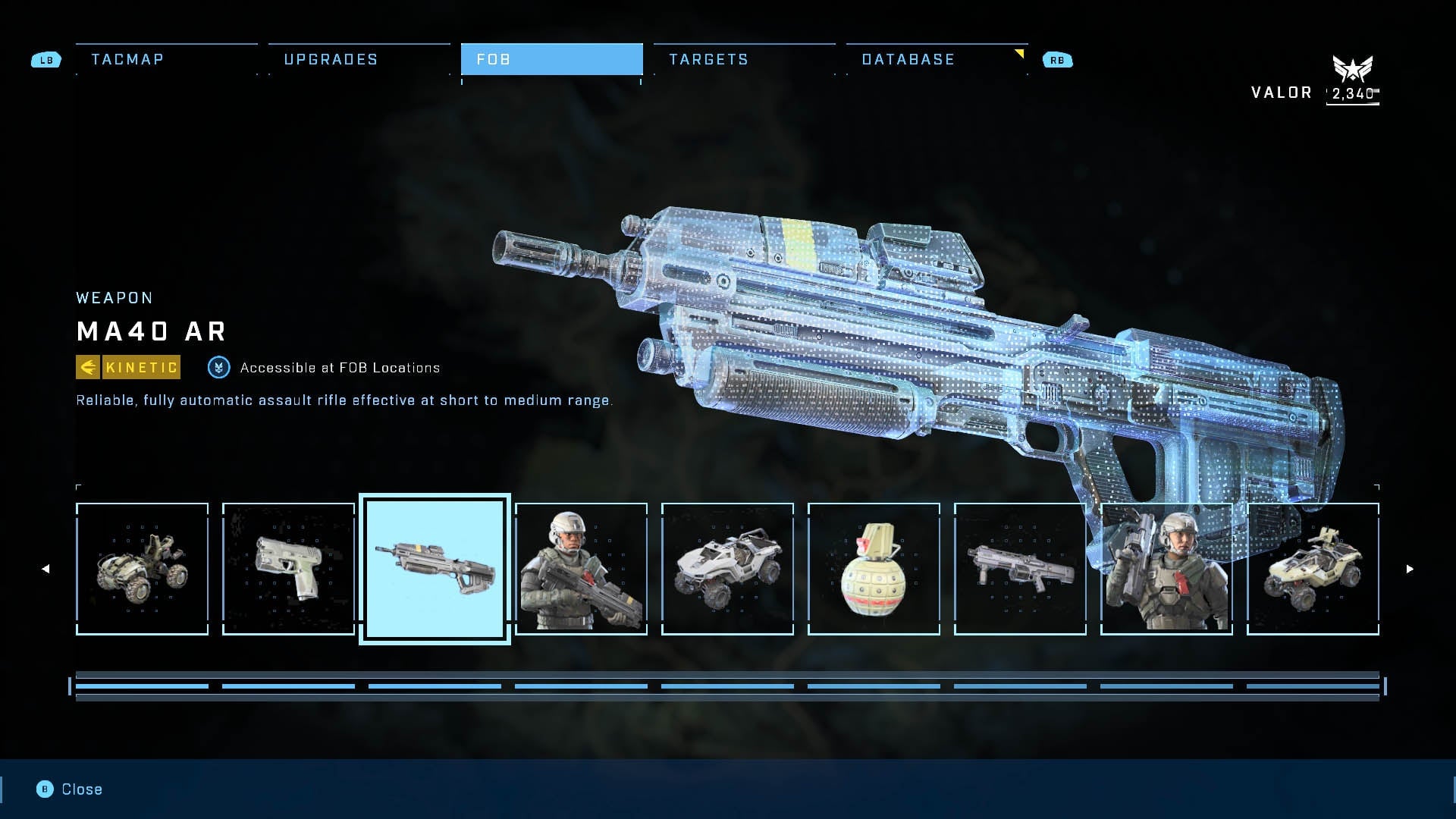
Task: Expand the carousel with the right arrow
Action: [1409, 567]
